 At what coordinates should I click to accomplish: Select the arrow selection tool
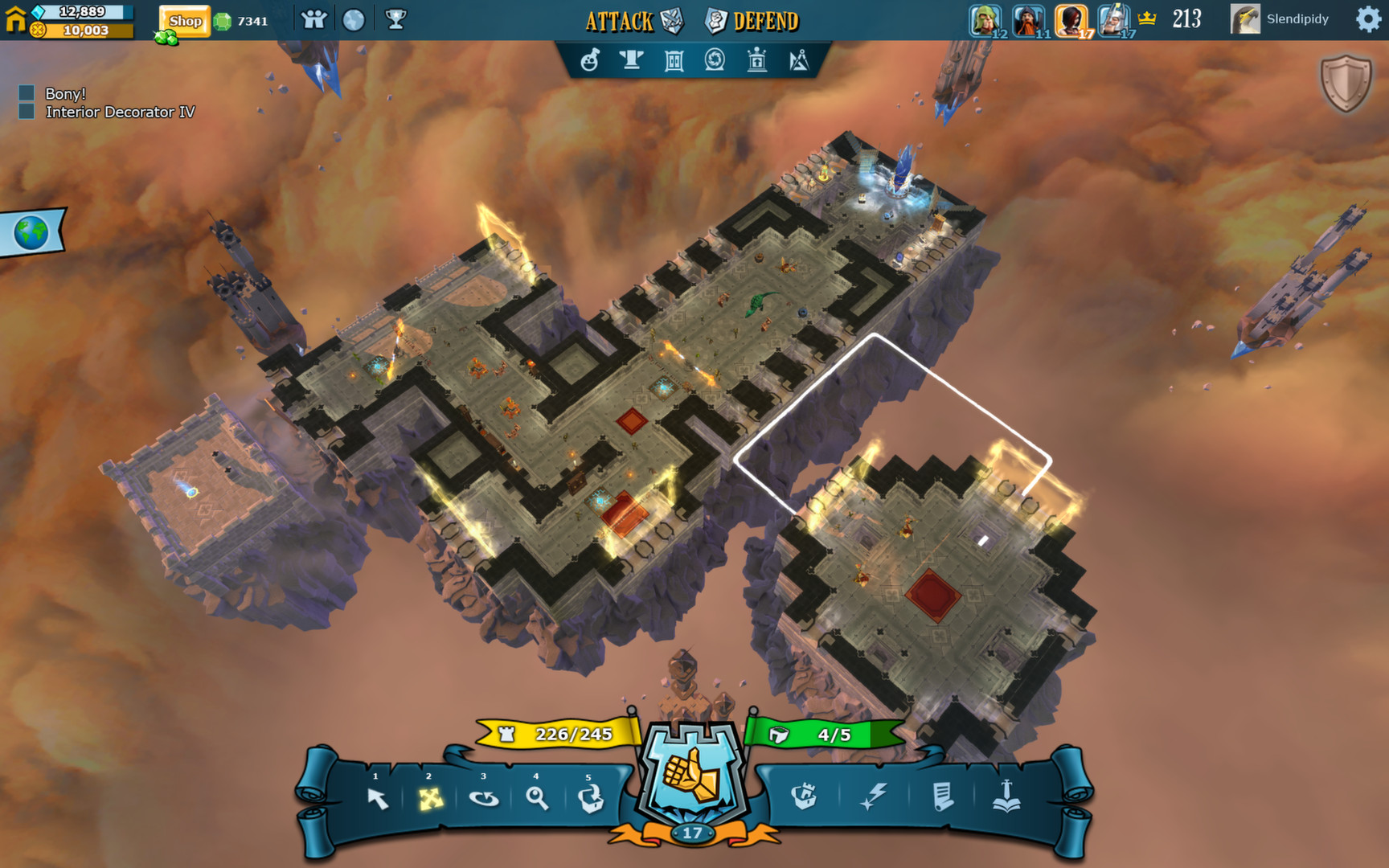376,800
